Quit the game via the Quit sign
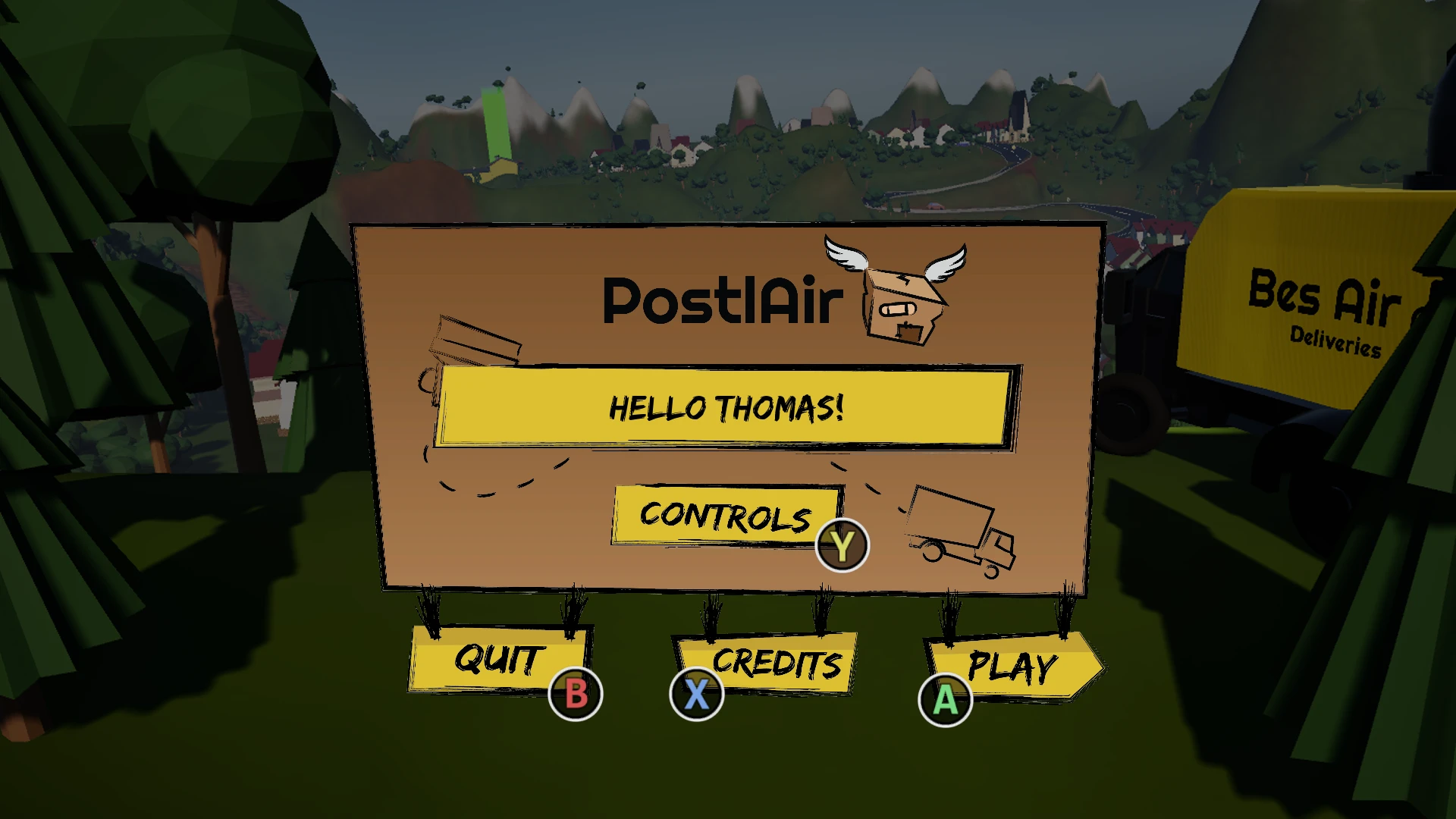Image resolution: width=1456 pixels, height=819 pixels. [497, 658]
